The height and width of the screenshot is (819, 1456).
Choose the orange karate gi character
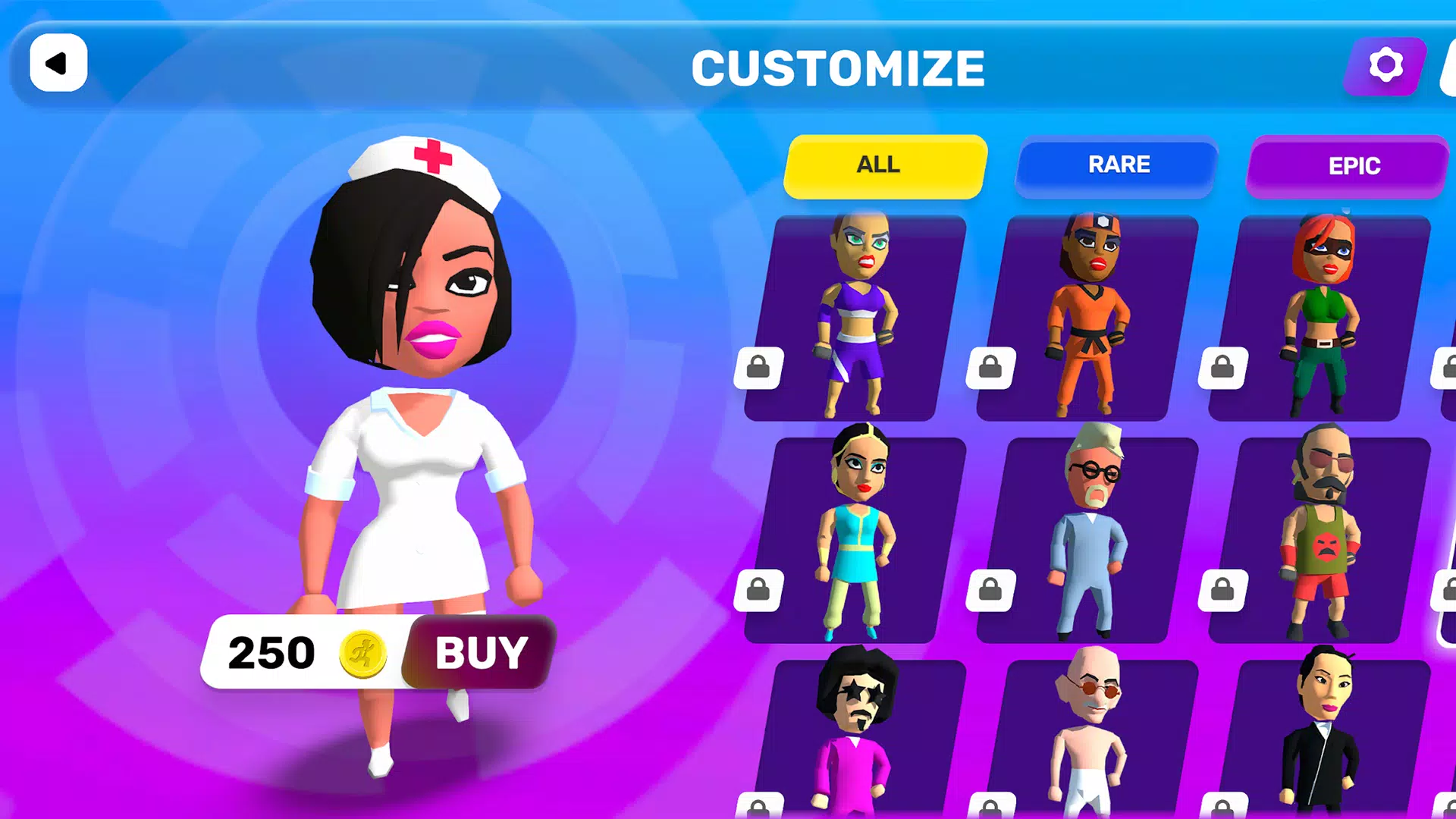pos(1087,318)
